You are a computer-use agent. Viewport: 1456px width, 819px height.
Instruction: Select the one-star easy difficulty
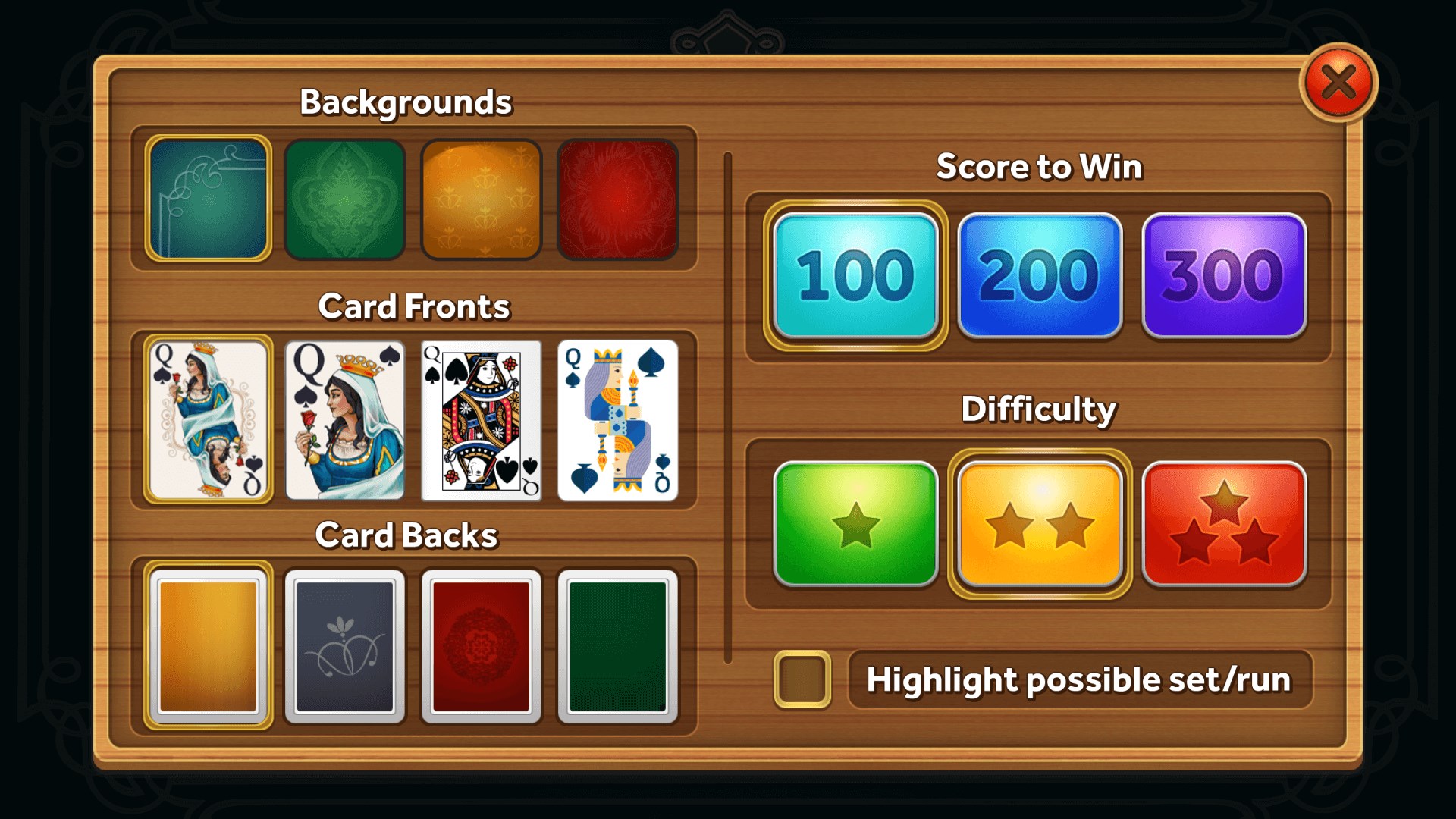(x=853, y=523)
